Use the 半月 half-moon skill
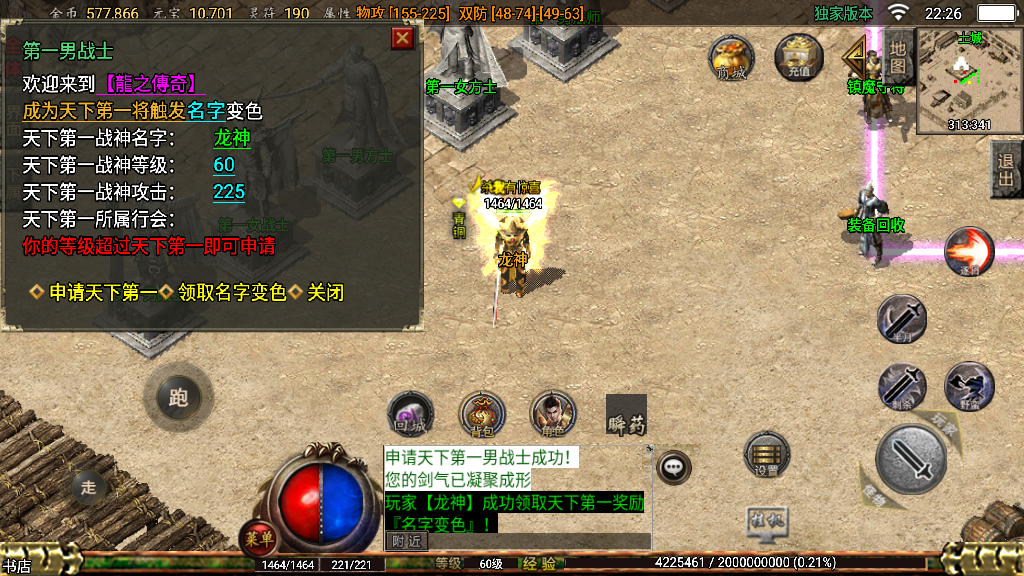1024x576 pixels. pos(901,320)
